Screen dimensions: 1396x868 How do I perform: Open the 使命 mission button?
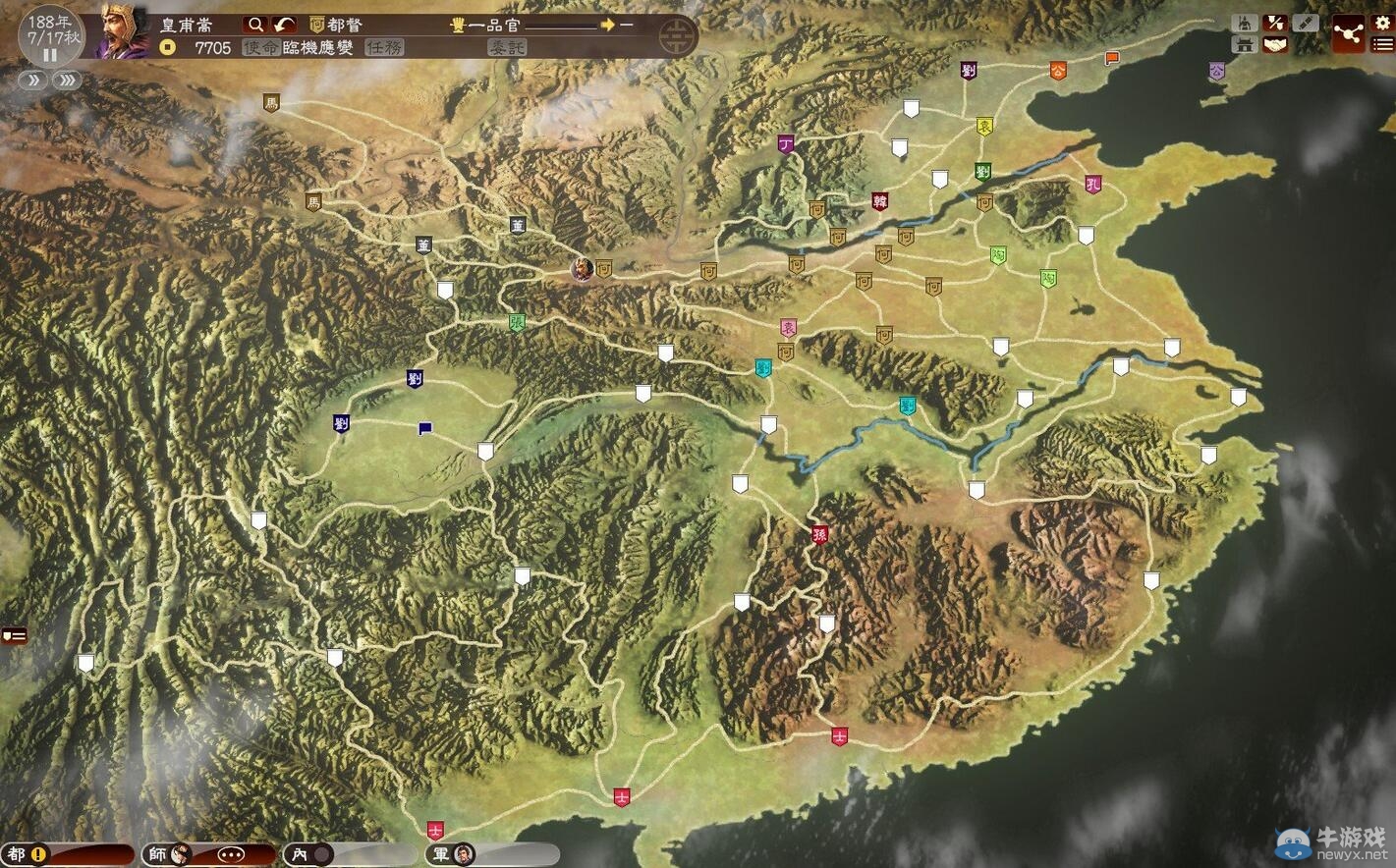[260, 47]
